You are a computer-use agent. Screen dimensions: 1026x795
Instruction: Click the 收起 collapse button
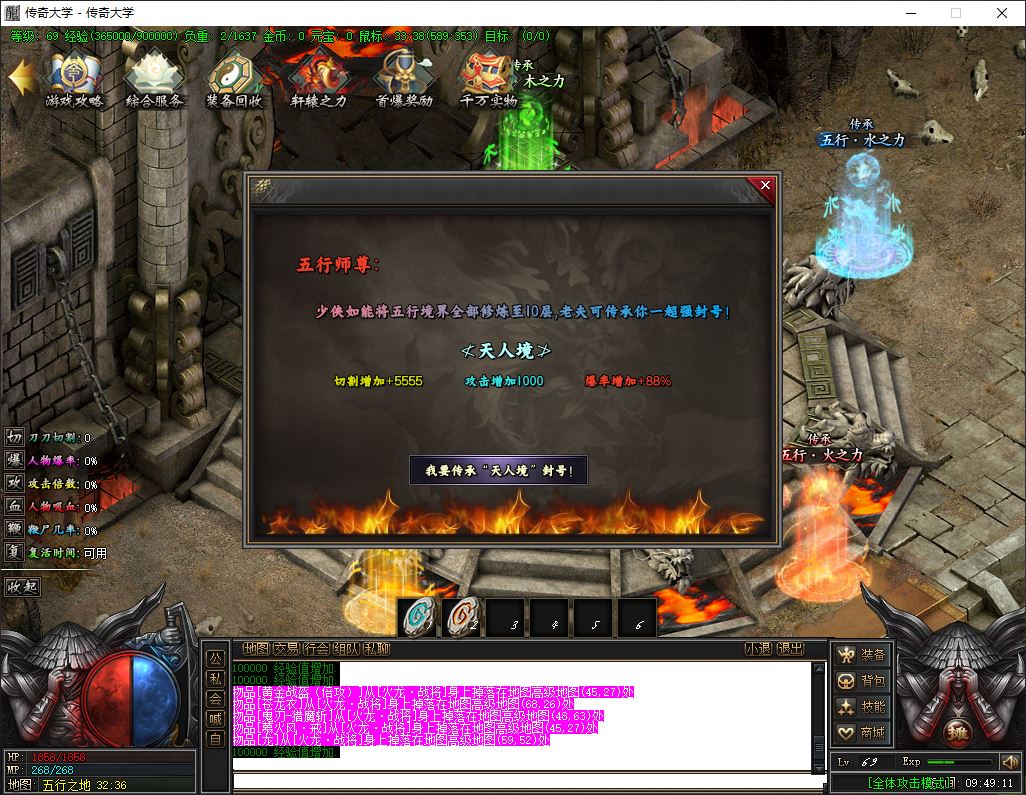click(22, 587)
